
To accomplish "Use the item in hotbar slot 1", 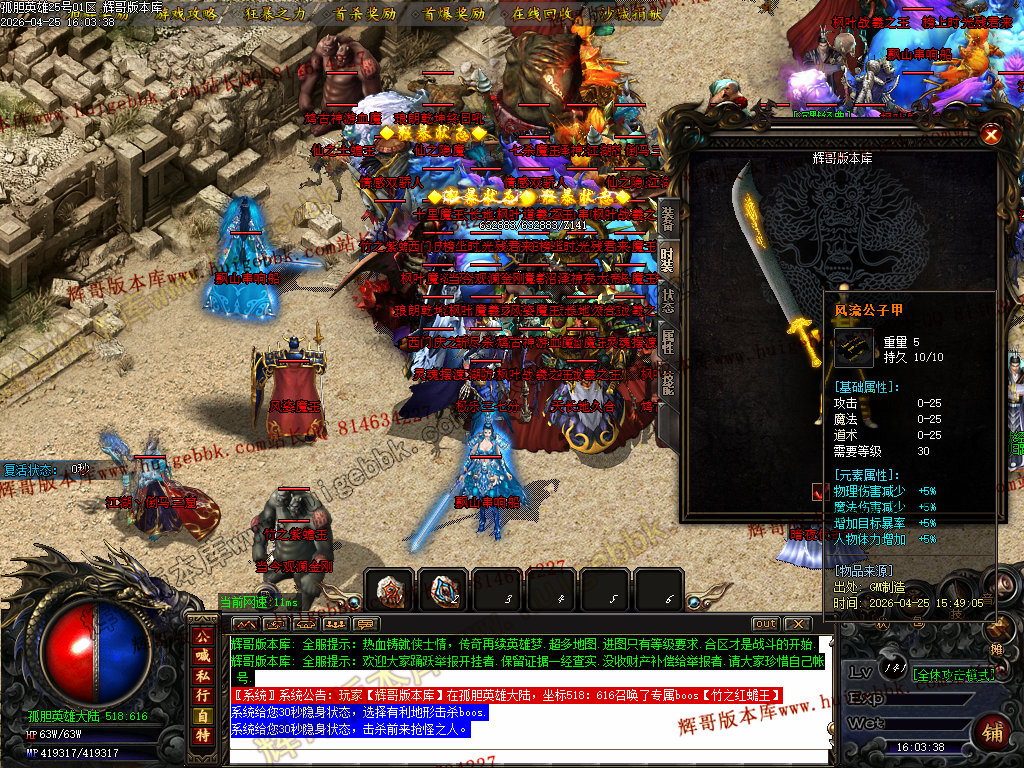I will coord(388,591).
